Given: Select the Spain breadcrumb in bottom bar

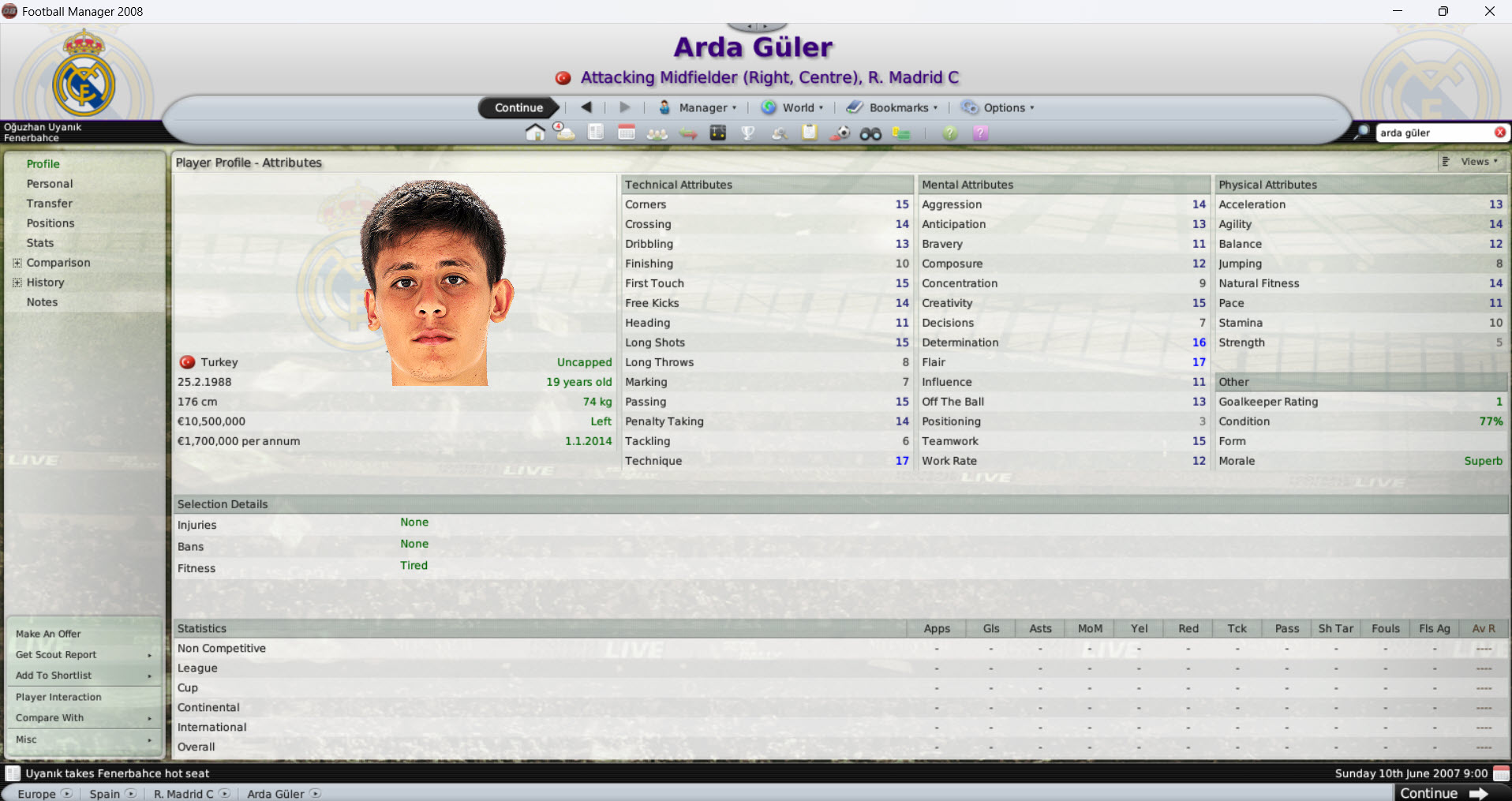Looking at the screenshot, I should 105,794.
